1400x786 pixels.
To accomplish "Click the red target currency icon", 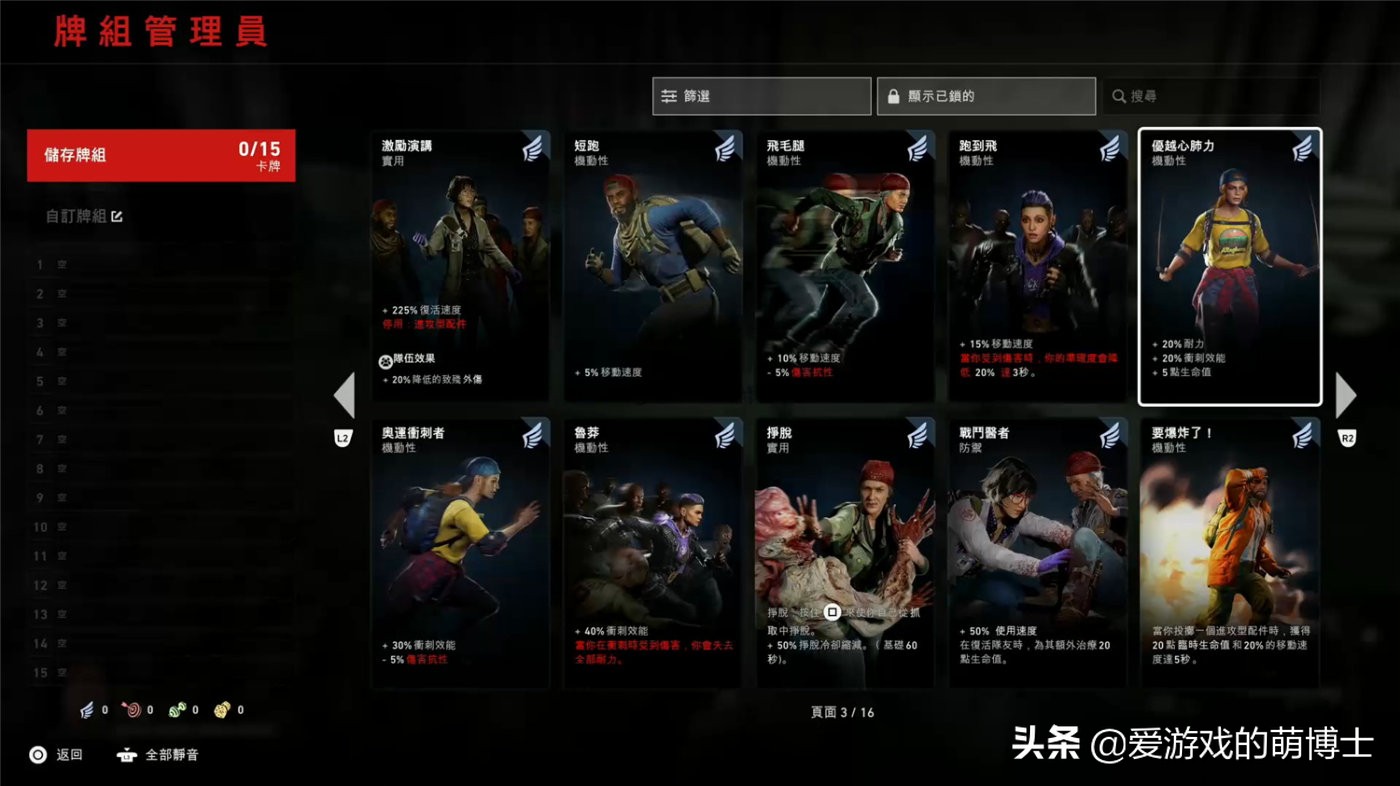I will (133, 710).
